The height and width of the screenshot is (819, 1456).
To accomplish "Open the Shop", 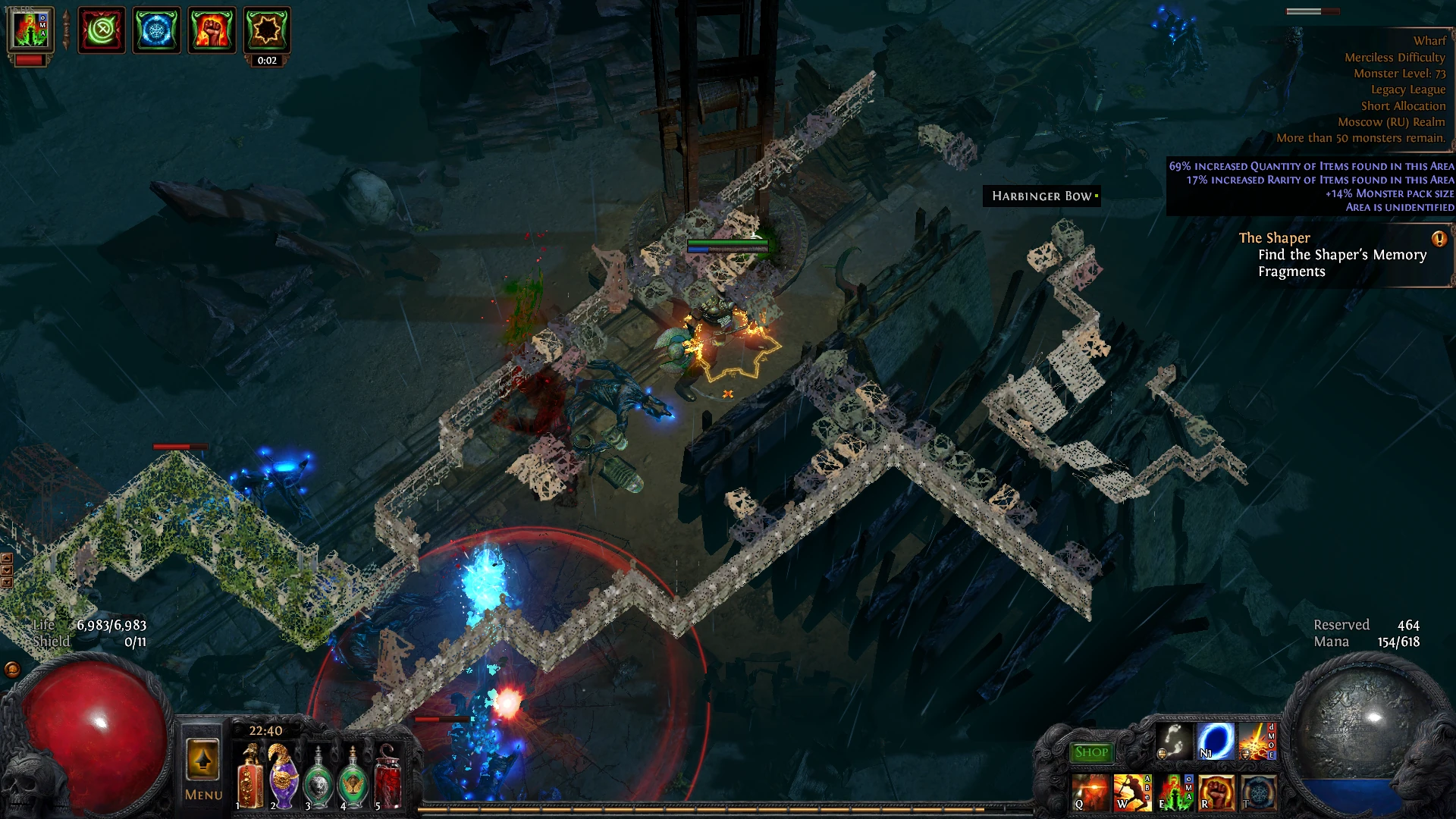I will click(x=1090, y=751).
